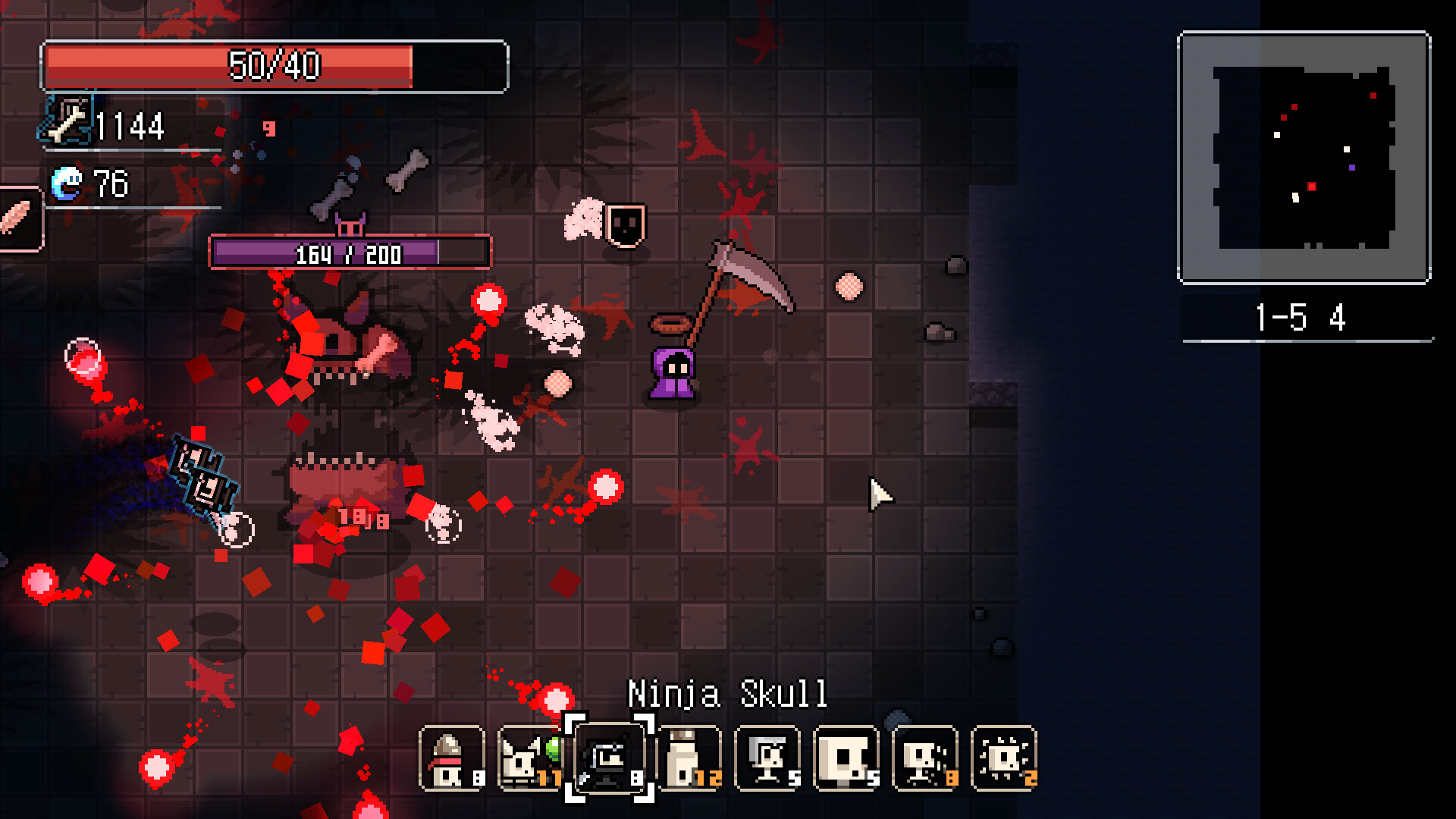Select the spiked sun skull with count 2
Viewport: 1456px width, 819px height.
click(x=1004, y=758)
